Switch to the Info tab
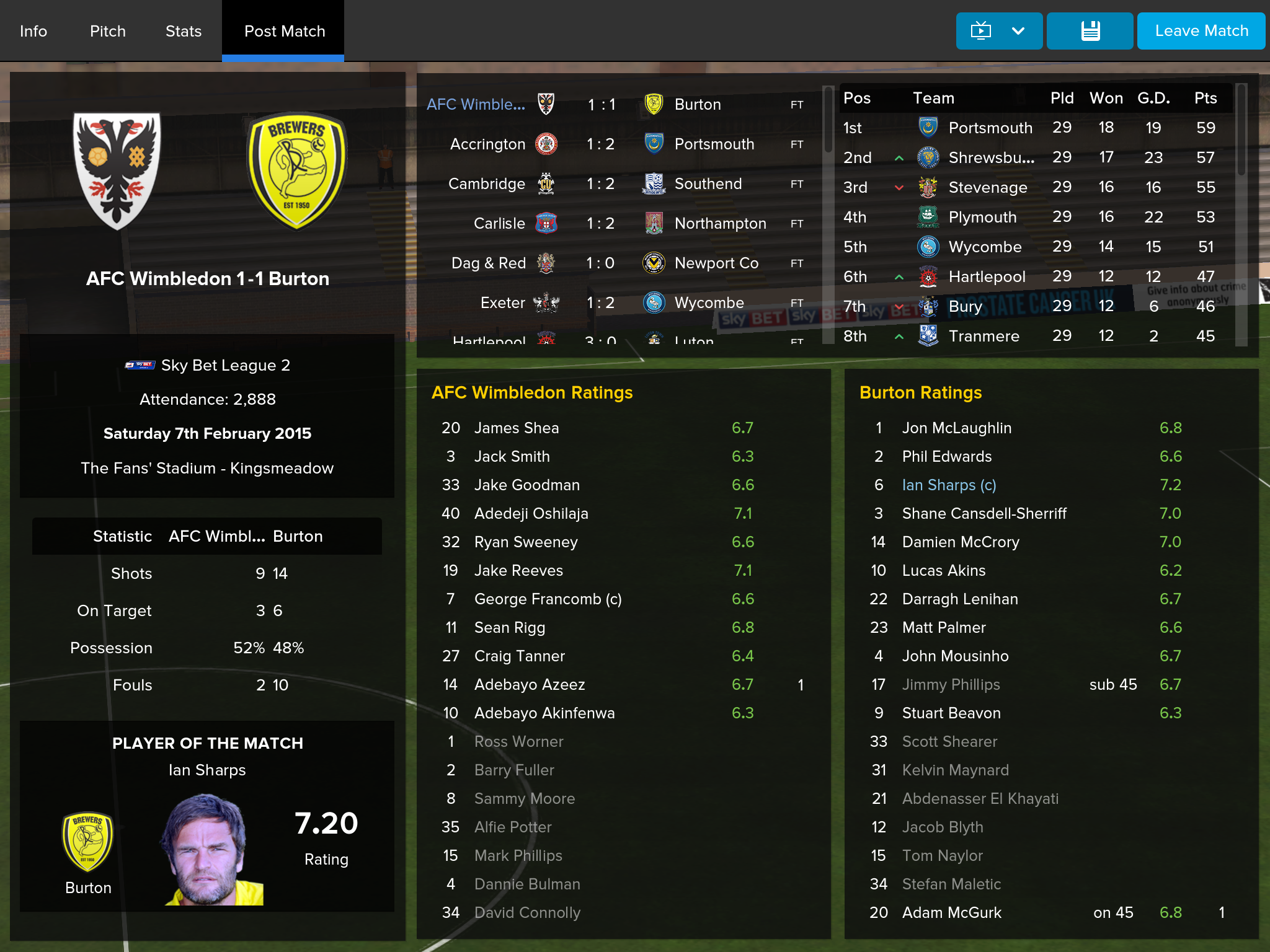 (33, 31)
